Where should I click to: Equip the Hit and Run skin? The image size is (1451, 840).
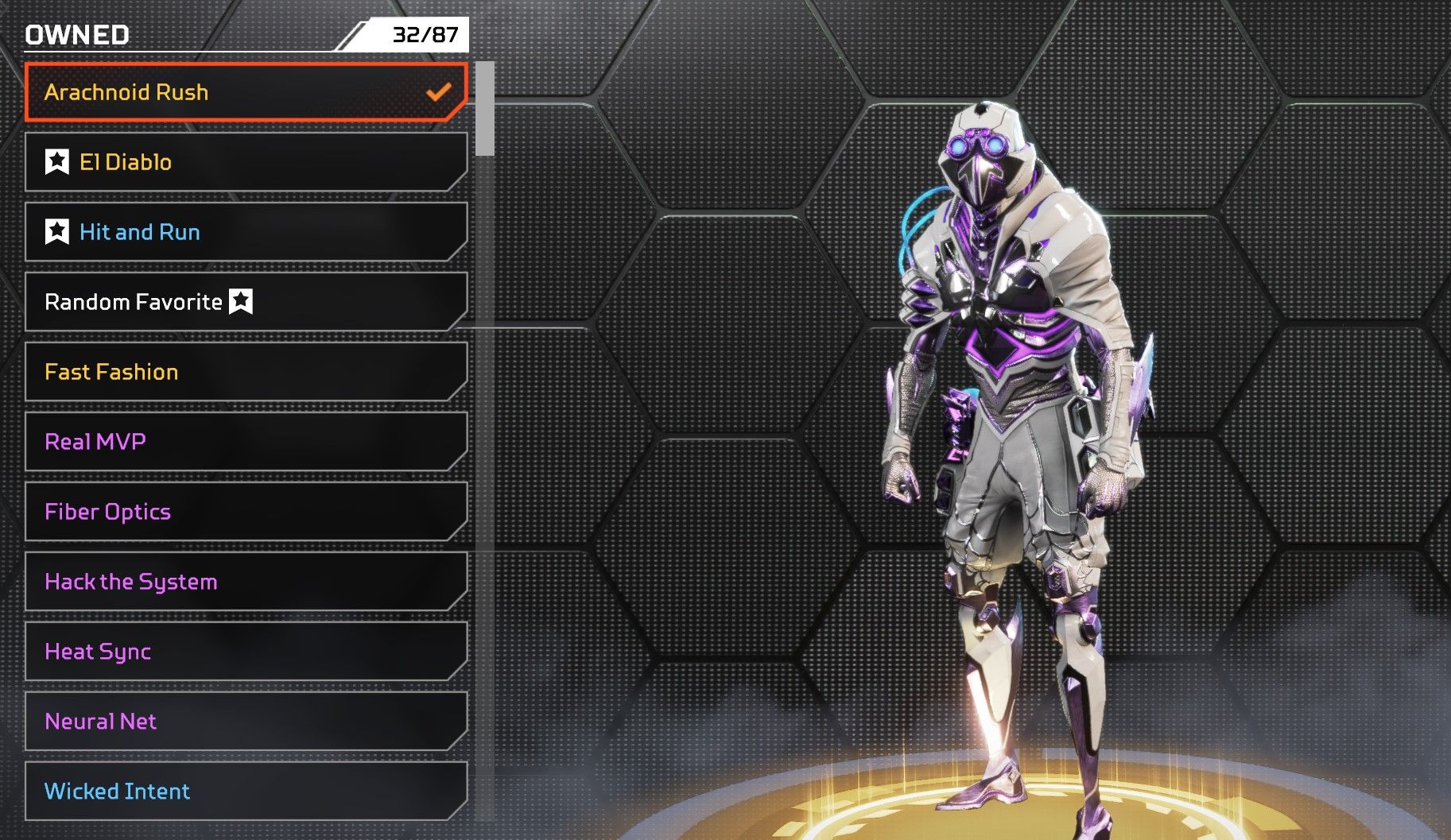245,232
